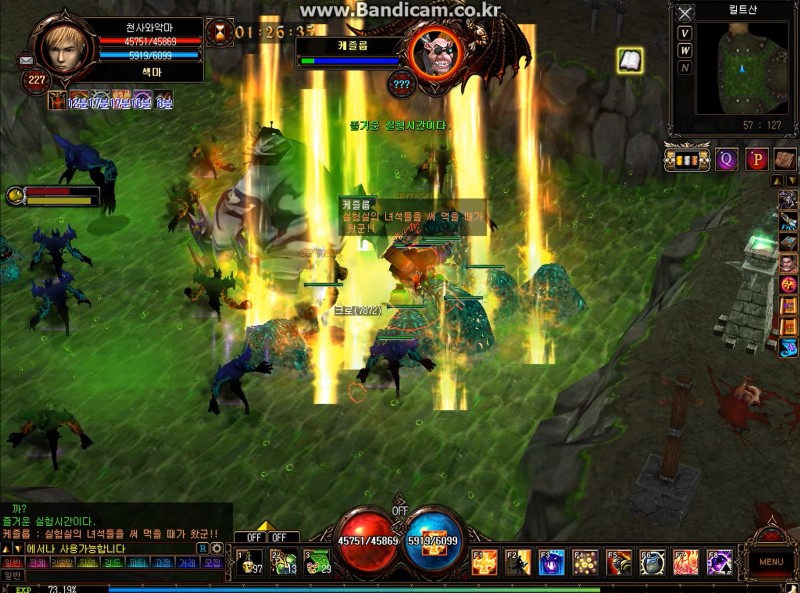Open the purple Q quest icon
The image size is (800, 593).
click(728, 159)
